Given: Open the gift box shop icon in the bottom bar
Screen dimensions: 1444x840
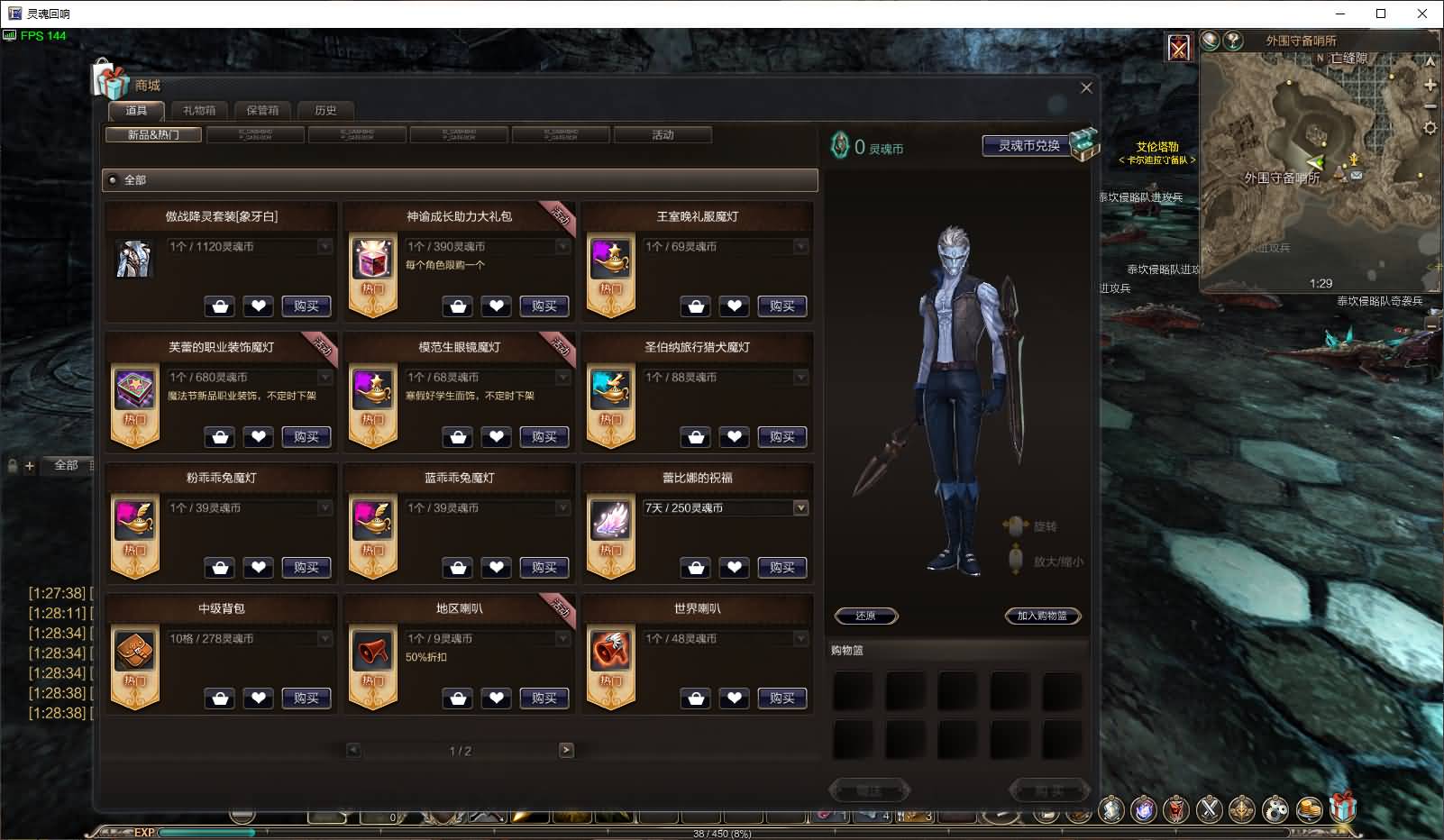Looking at the screenshot, I should click(1344, 809).
